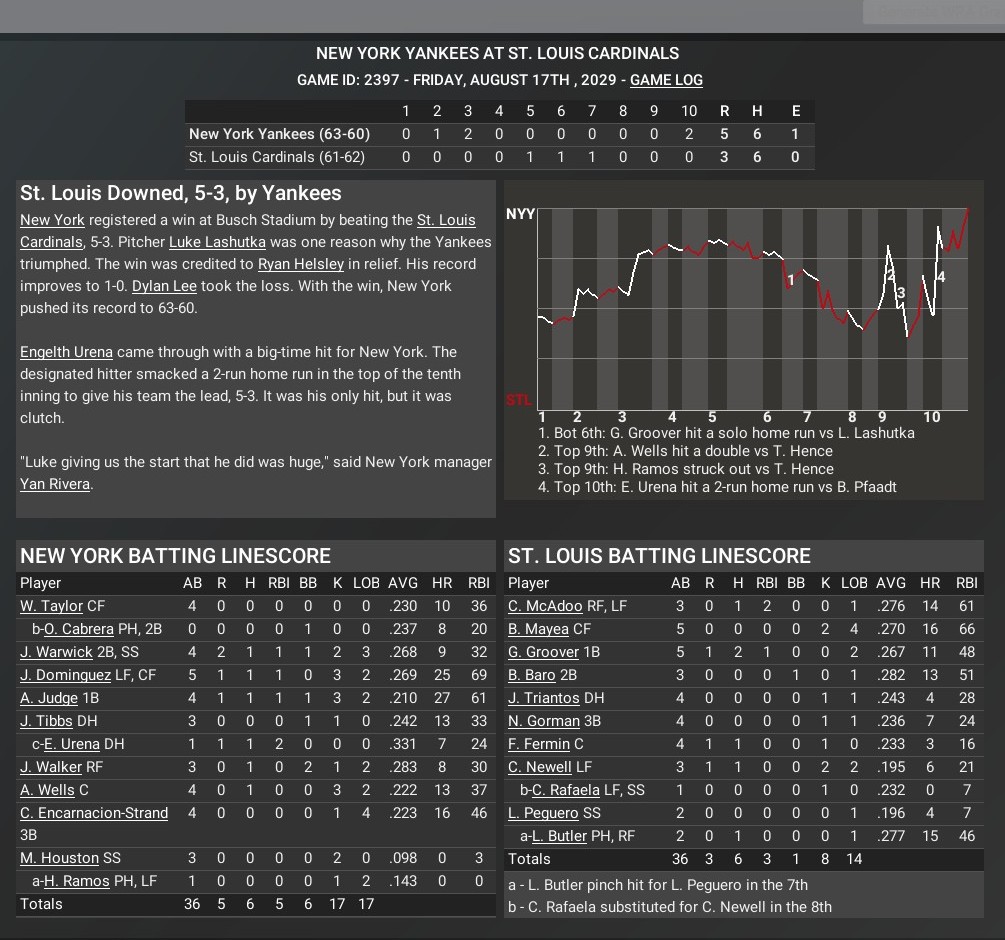Screen dimensions: 1005x940
Task: View B. Mayea's player profile
Action: pos(538,629)
